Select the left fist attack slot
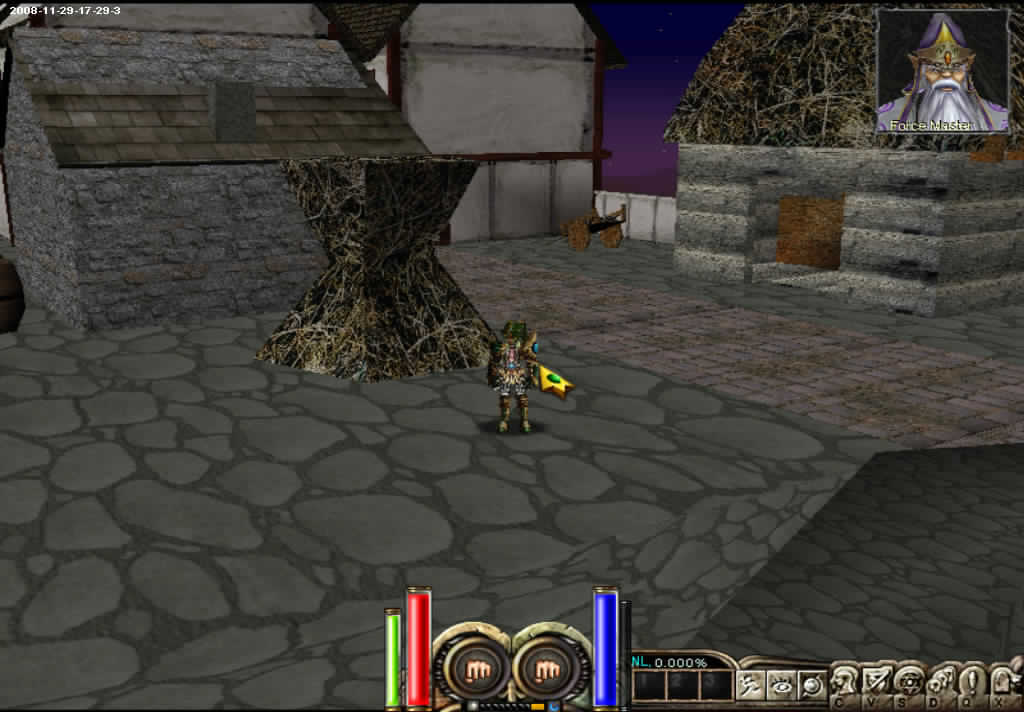 (x=470, y=667)
